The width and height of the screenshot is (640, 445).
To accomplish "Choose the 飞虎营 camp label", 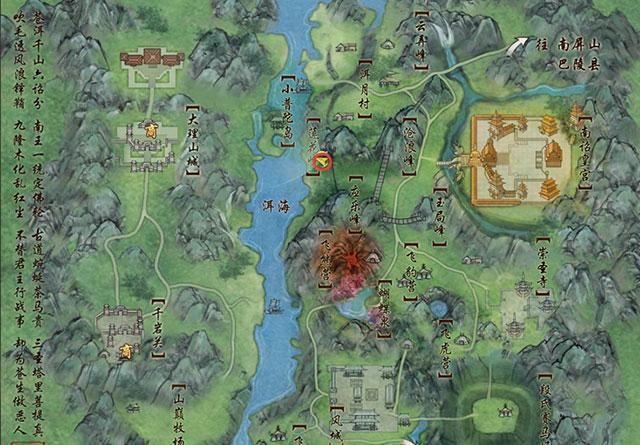I will [443, 350].
